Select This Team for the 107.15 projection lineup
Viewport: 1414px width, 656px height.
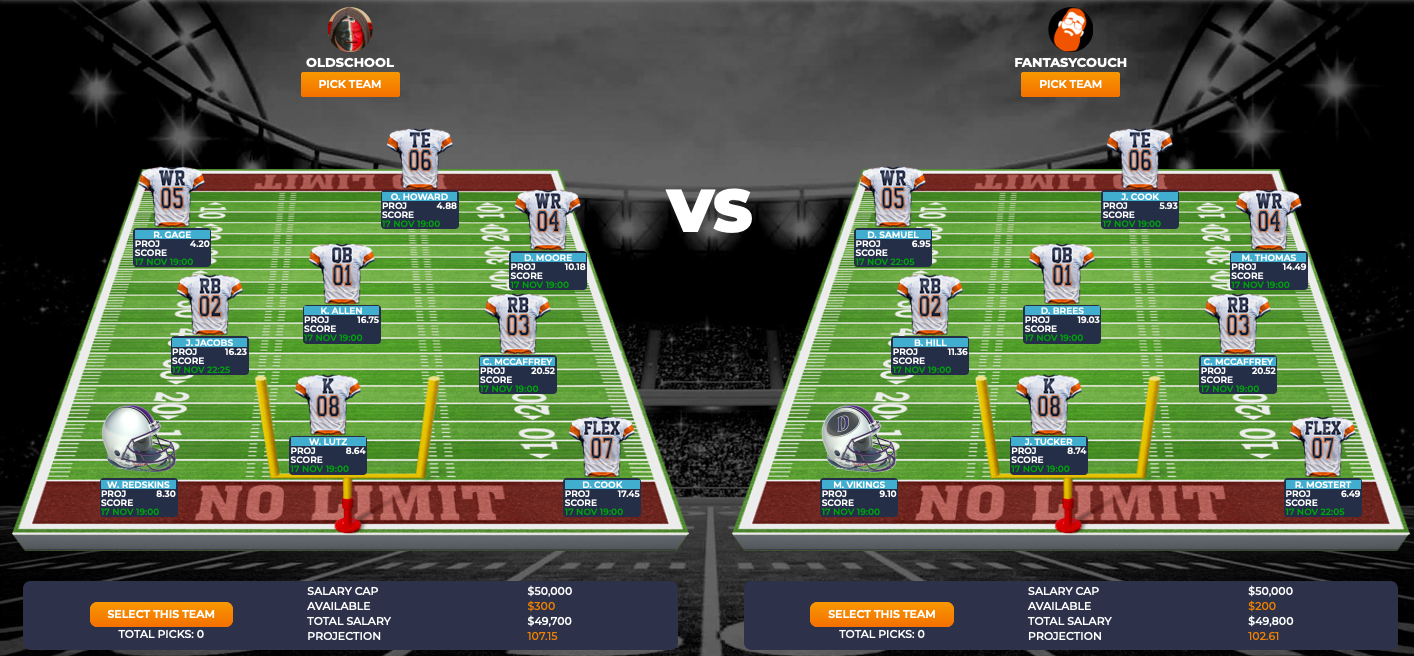[x=161, y=614]
